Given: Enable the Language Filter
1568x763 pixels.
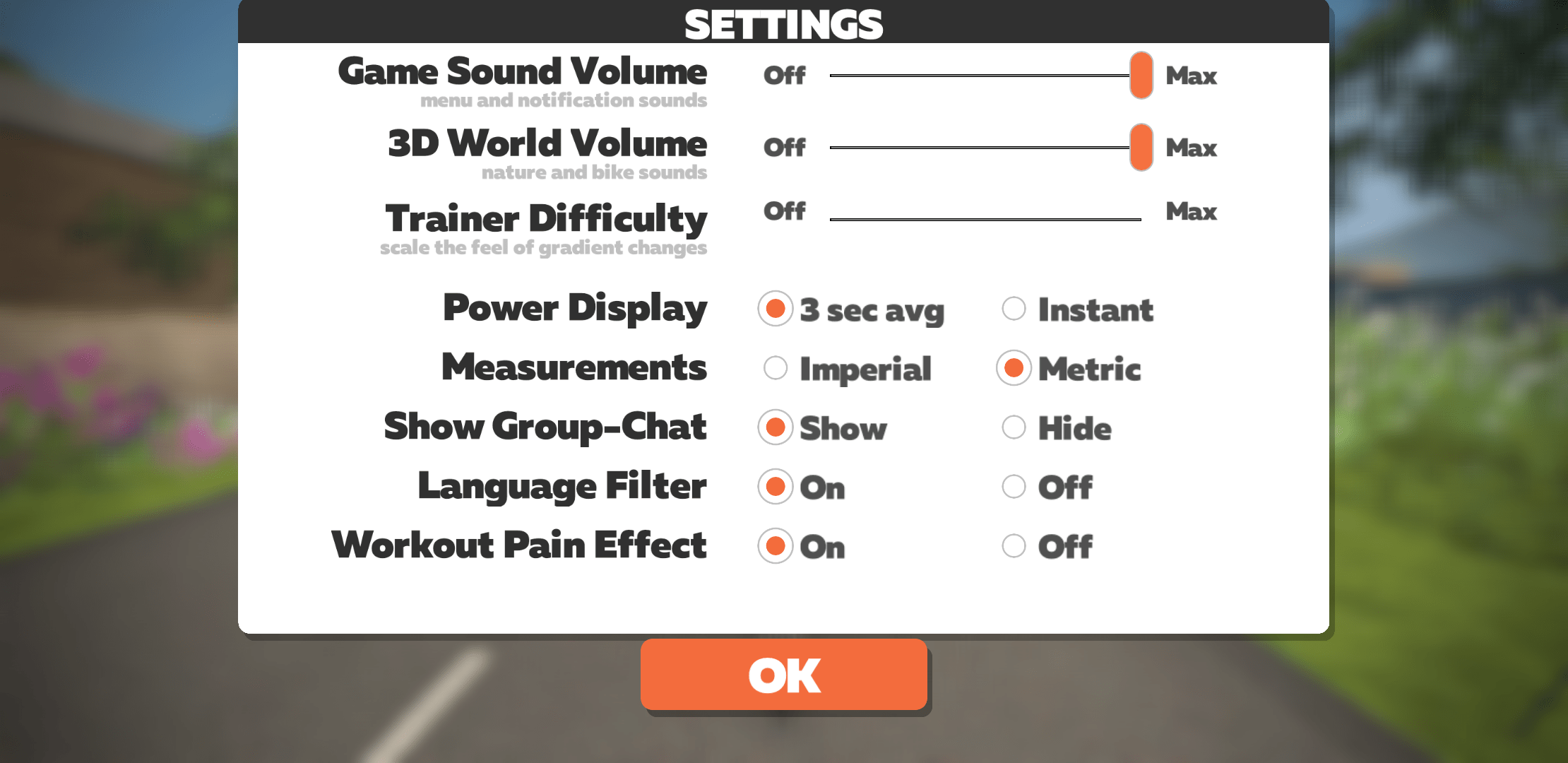Looking at the screenshot, I should 775,486.
